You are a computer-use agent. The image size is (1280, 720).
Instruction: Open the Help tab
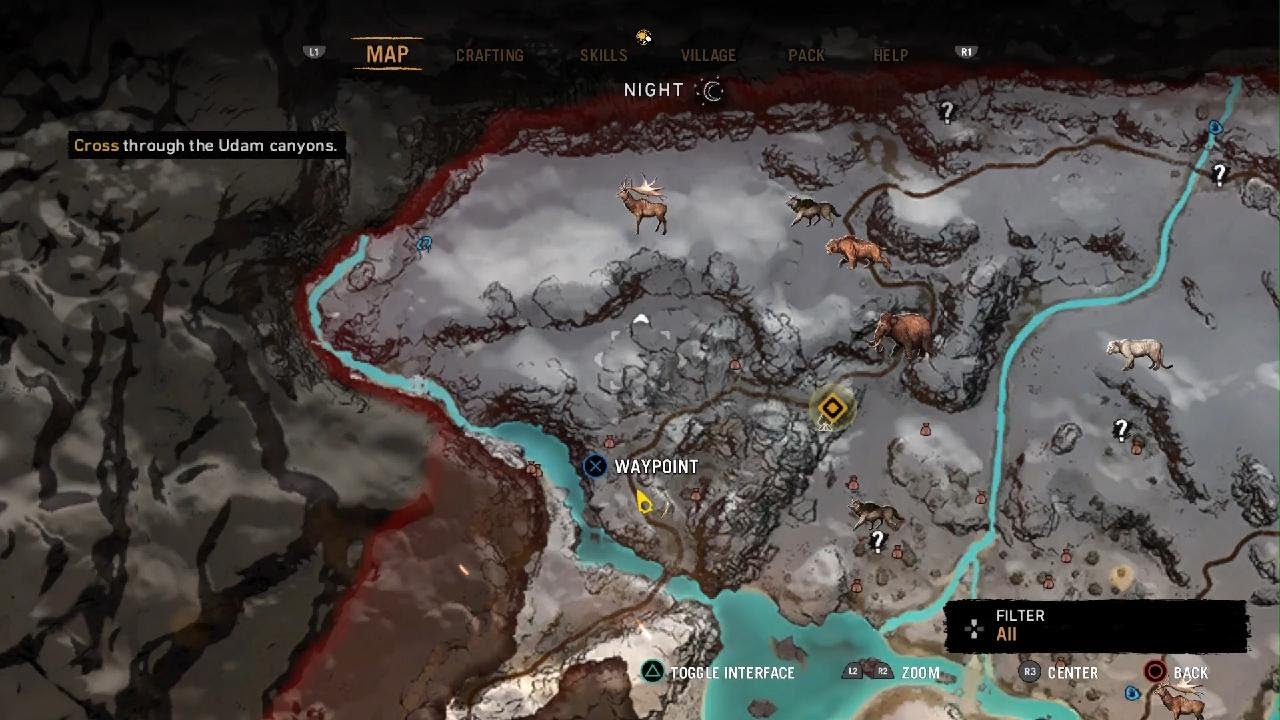tap(890, 55)
